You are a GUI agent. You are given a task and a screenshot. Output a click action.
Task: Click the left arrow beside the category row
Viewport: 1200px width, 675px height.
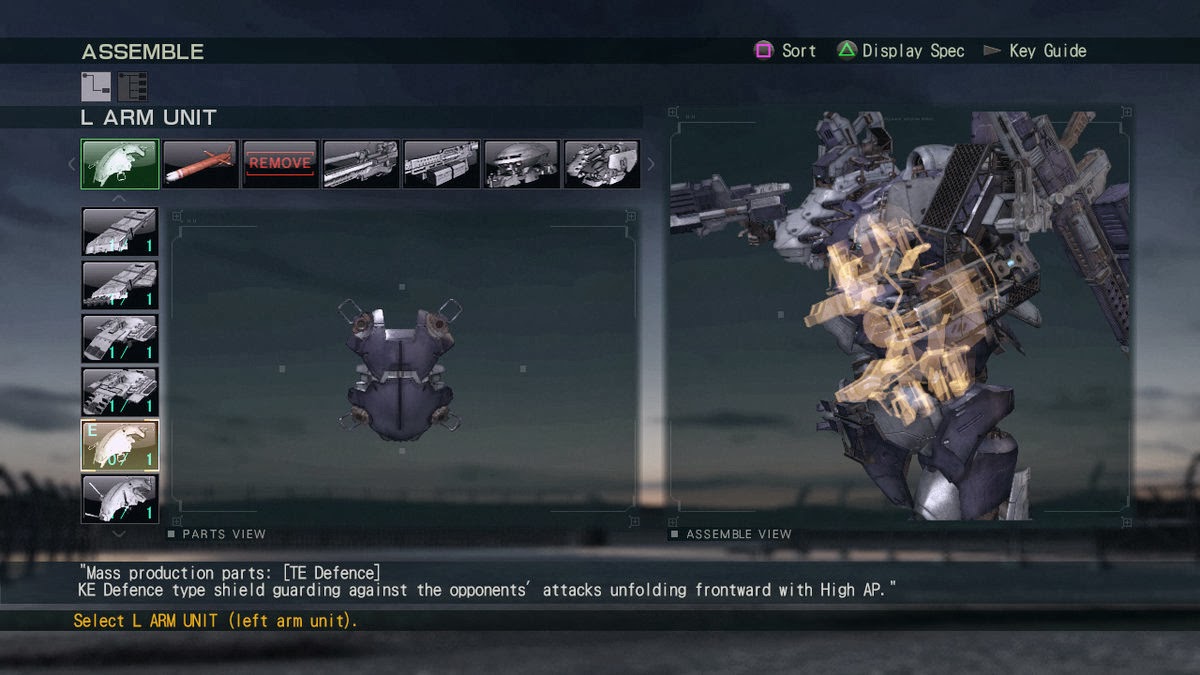click(72, 164)
